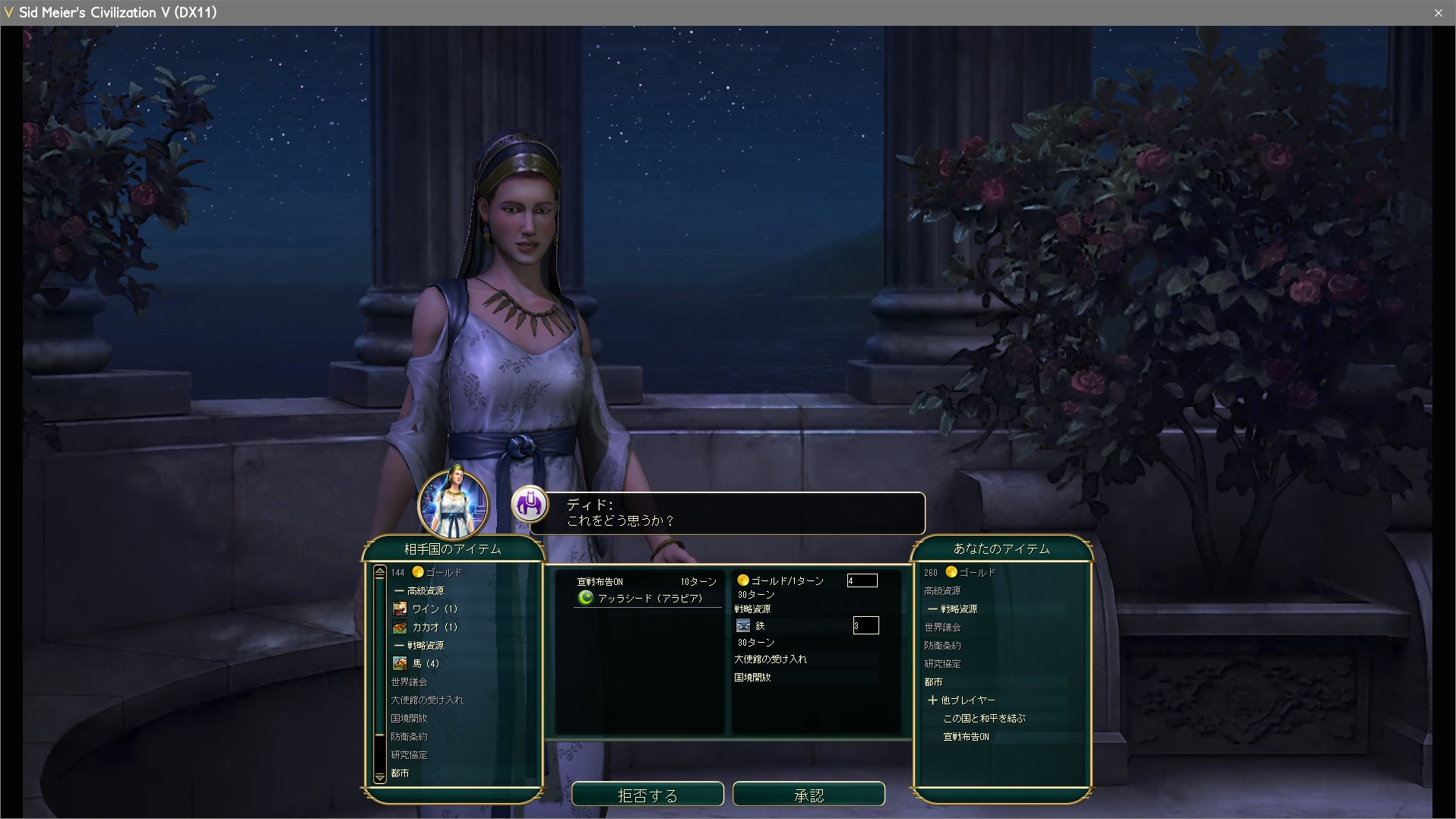The width and height of the screenshot is (1456, 819).
Task: Accept the trade with the 承認 button
Action: click(809, 795)
